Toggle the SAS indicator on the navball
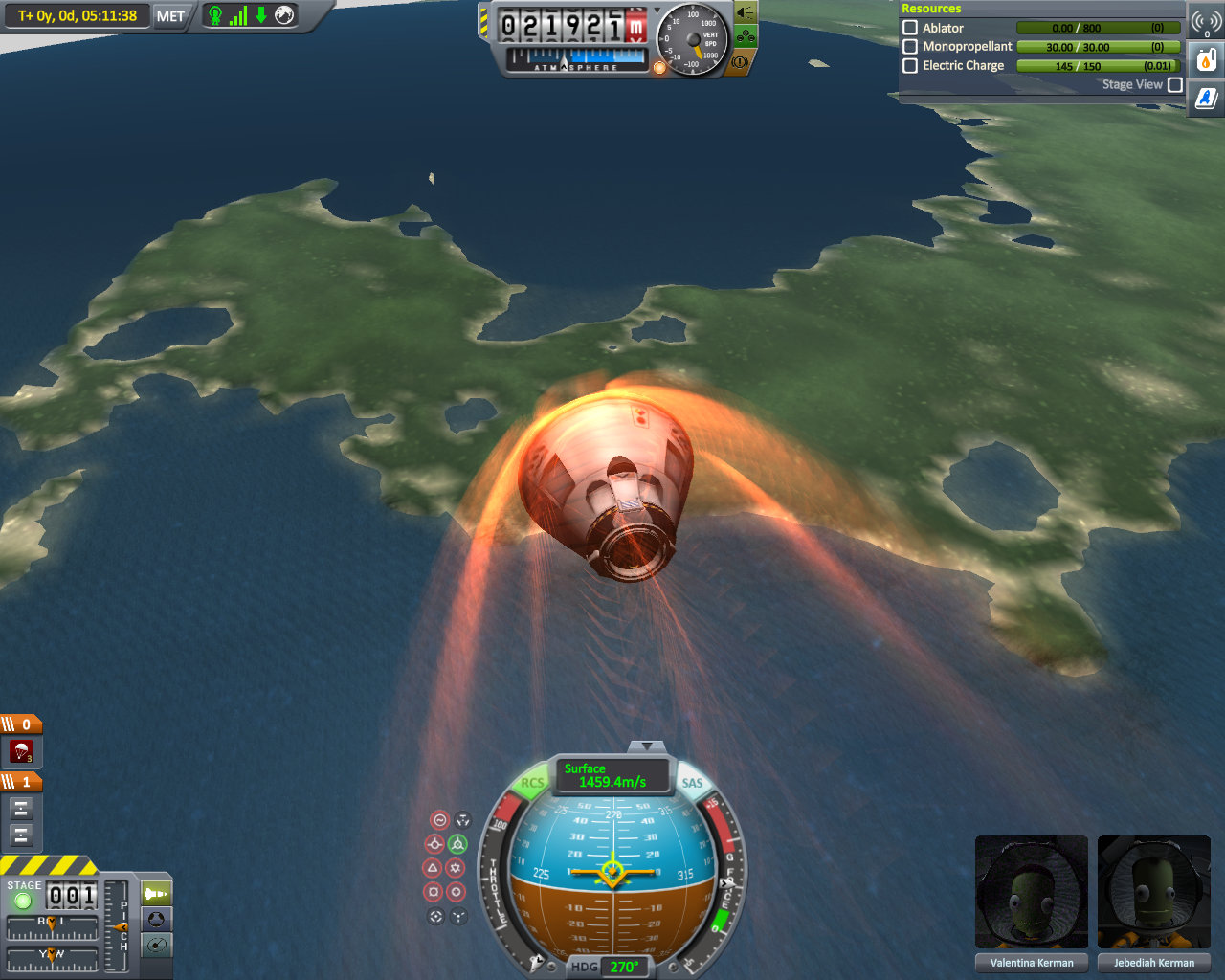This screenshot has width=1225, height=980. click(692, 783)
